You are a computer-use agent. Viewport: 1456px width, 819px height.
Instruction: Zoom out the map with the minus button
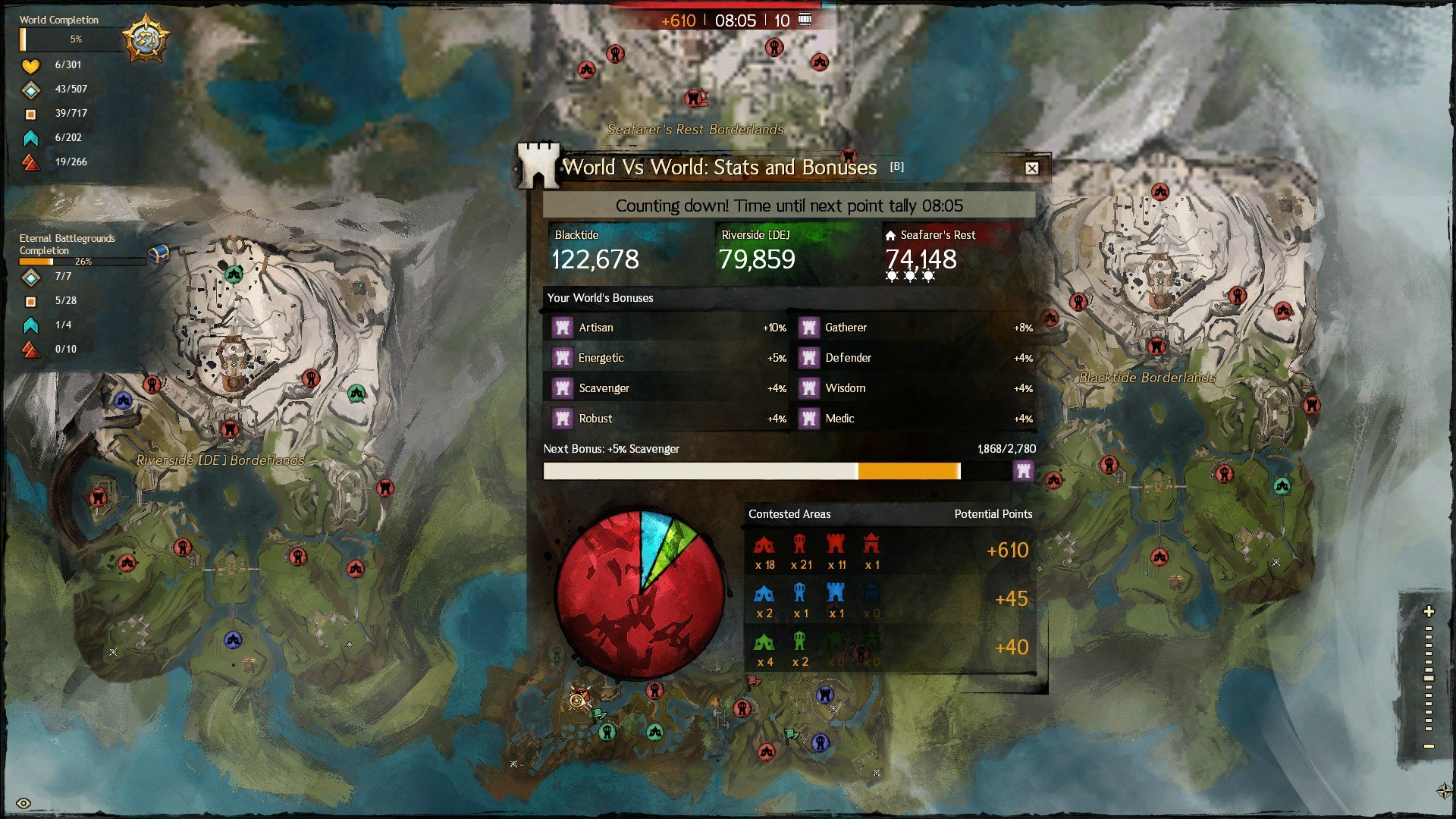pos(1429,747)
